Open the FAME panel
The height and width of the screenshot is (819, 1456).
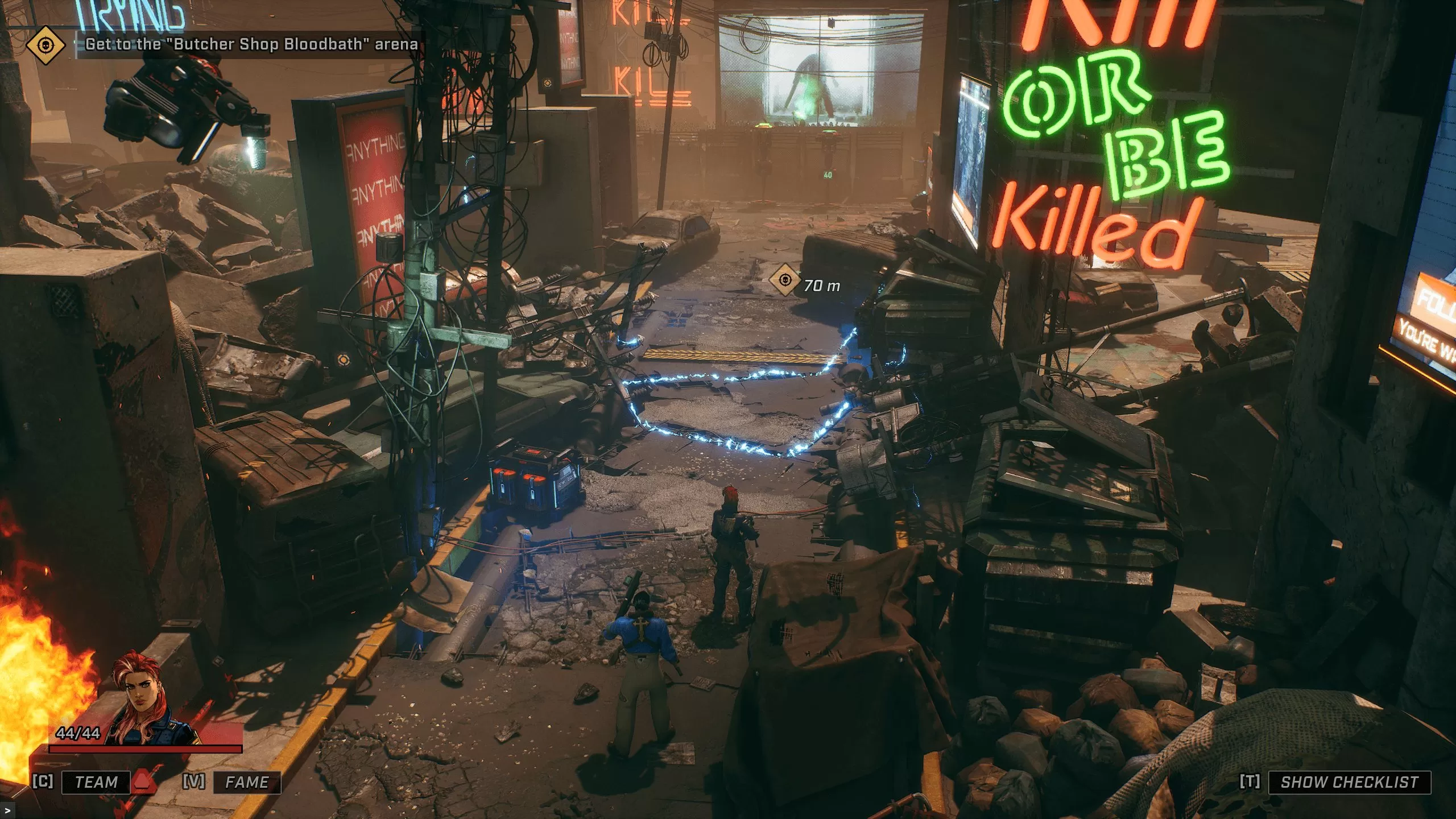click(x=247, y=782)
